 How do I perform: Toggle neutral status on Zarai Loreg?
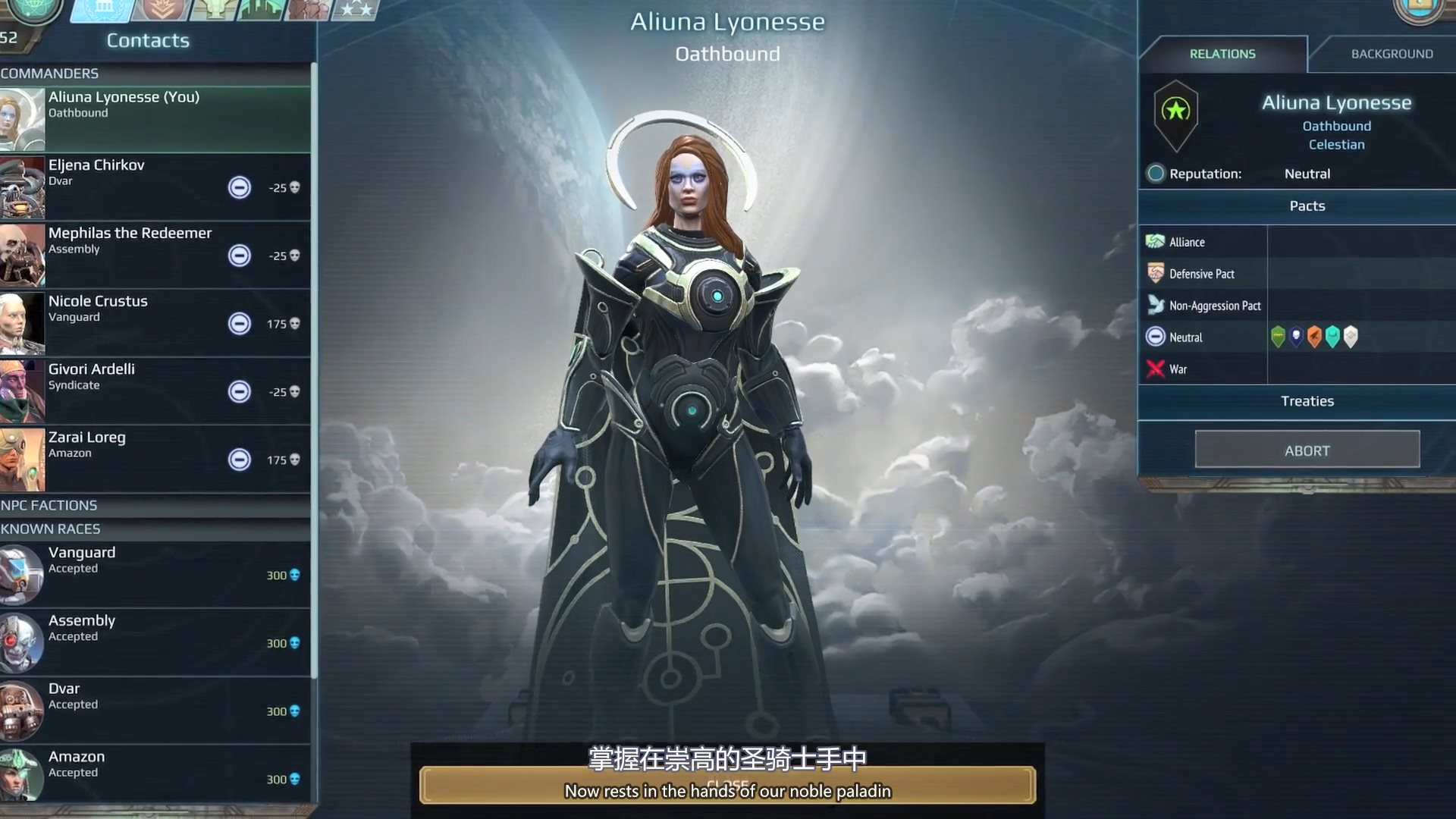(240, 460)
